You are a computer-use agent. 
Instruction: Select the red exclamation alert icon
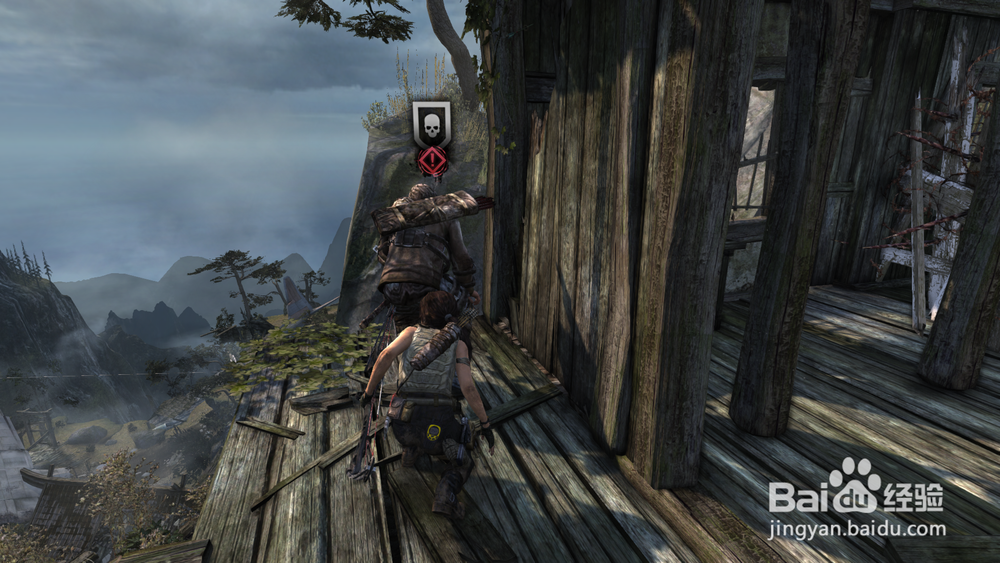[432, 160]
